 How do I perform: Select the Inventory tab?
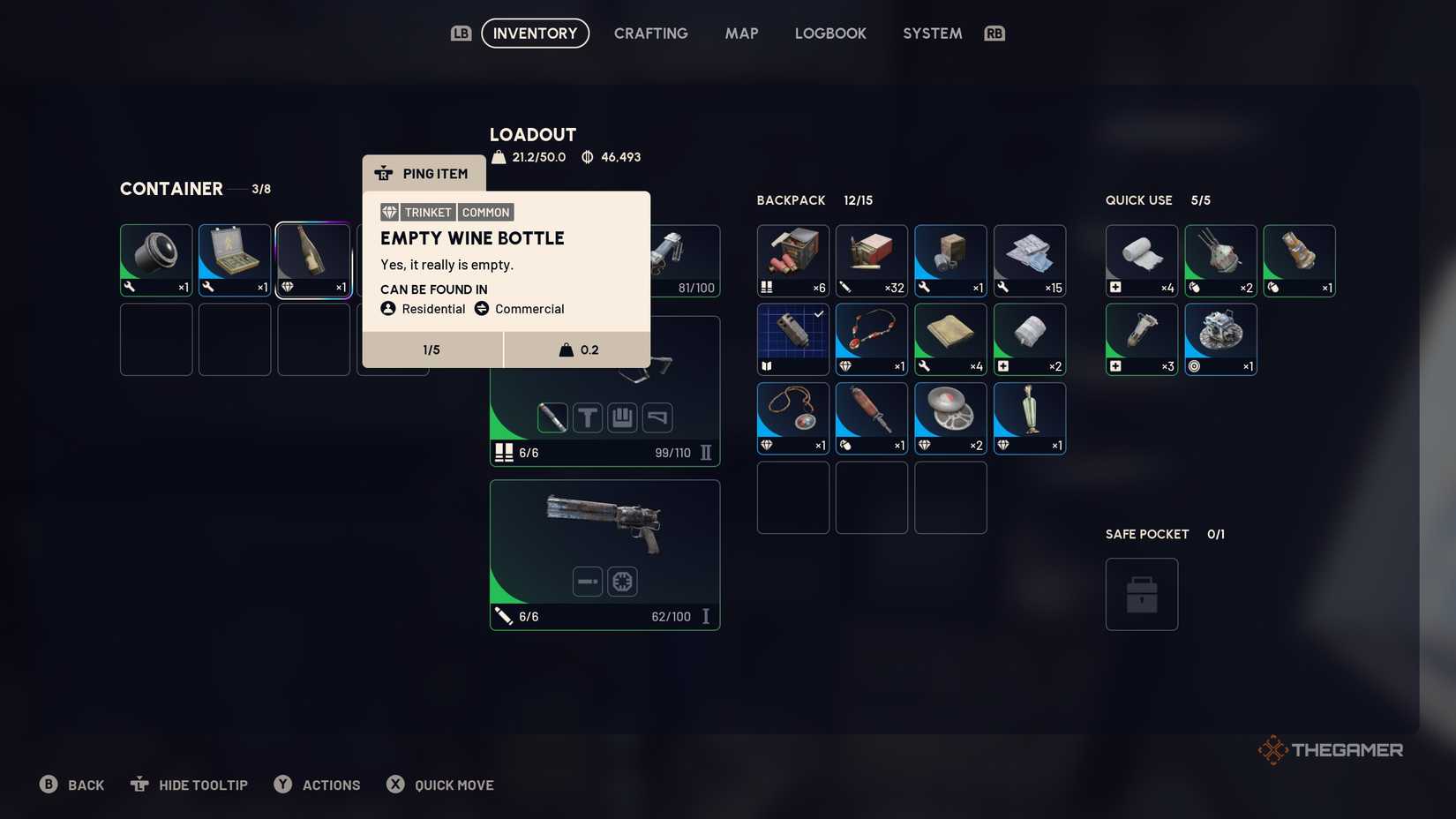(x=535, y=34)
